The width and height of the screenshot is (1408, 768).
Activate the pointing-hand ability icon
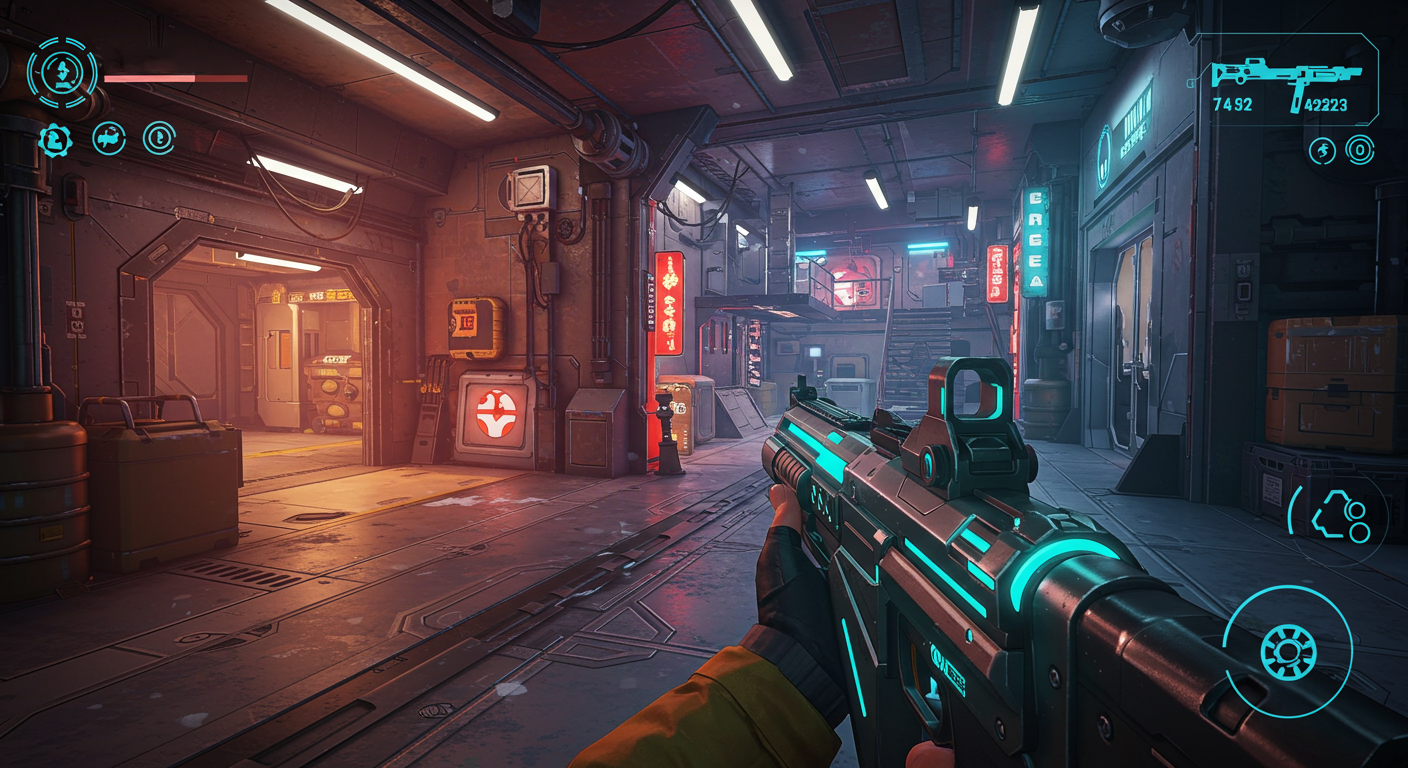pyautogui.click(x=109, y=138)
